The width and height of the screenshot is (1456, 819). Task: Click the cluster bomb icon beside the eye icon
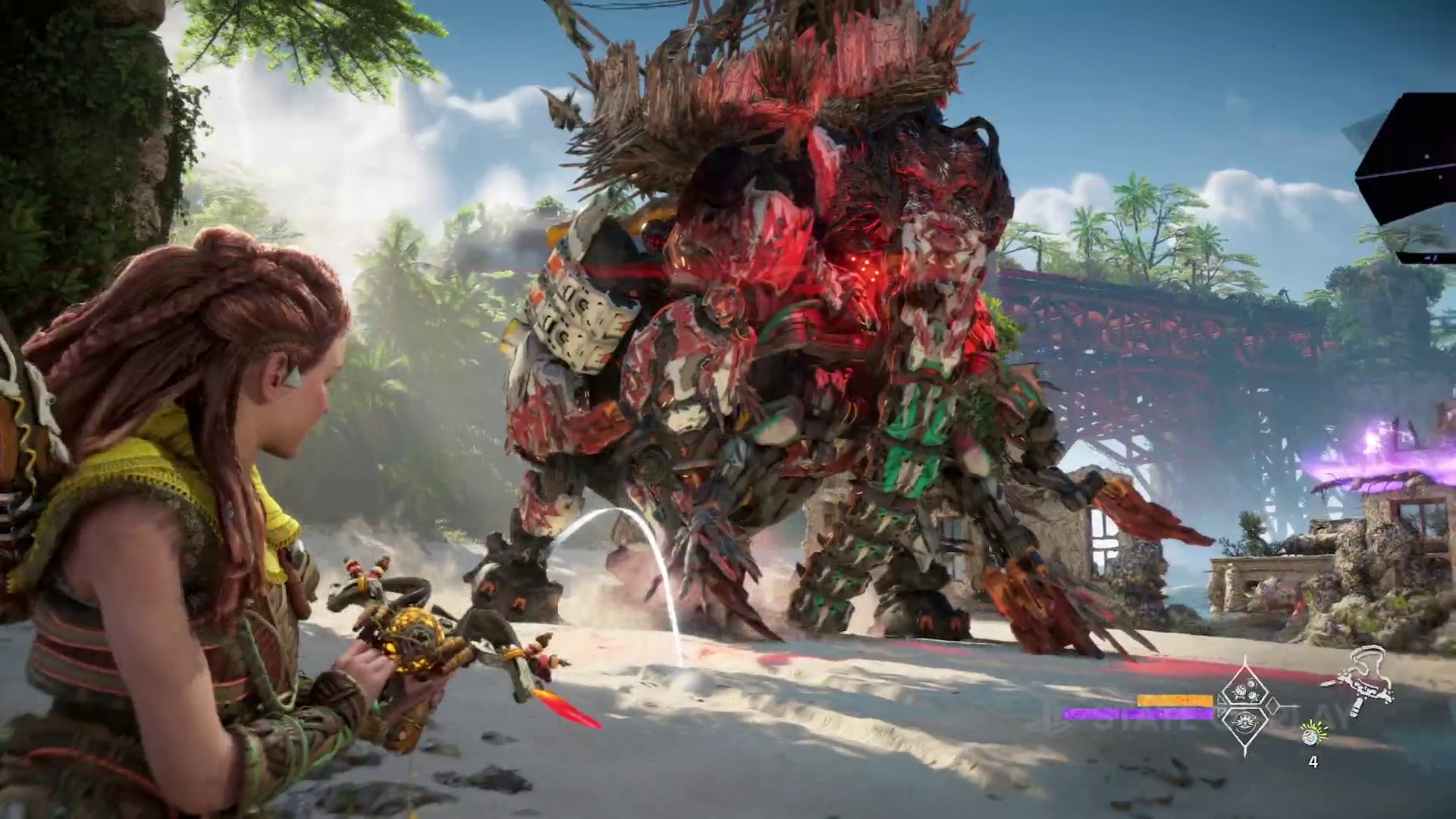pyautogui.click(x=1253, y=695)
